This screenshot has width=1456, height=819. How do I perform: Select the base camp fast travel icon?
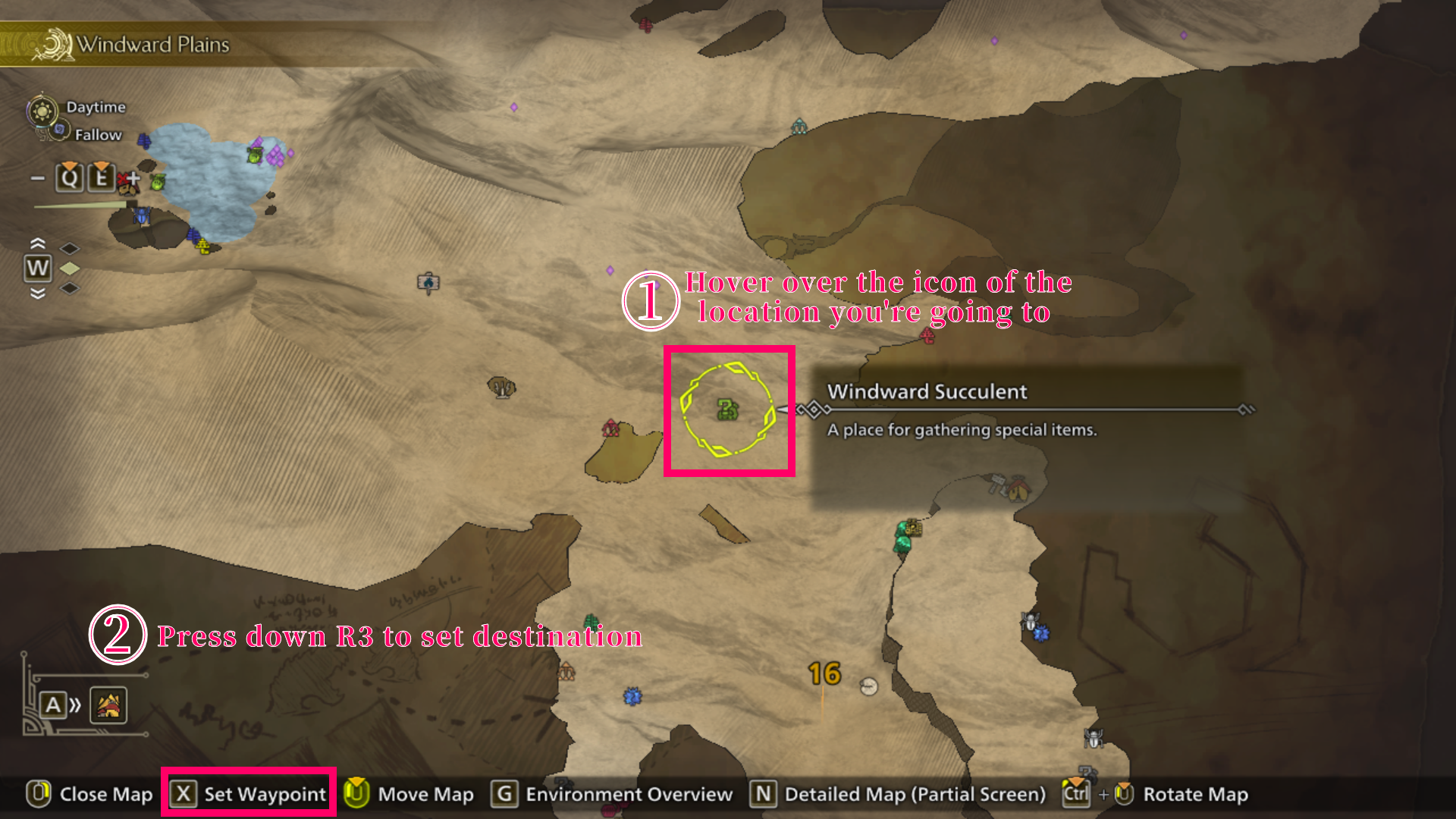108,705
